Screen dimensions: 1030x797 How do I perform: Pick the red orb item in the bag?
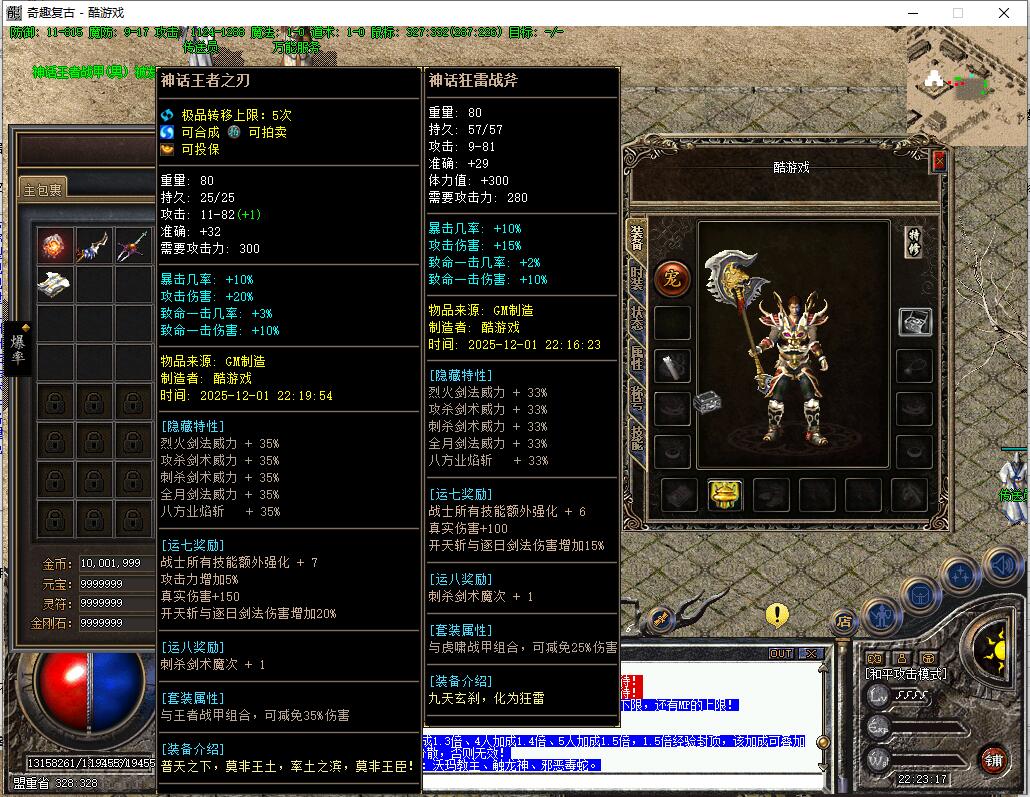(54, 246)
